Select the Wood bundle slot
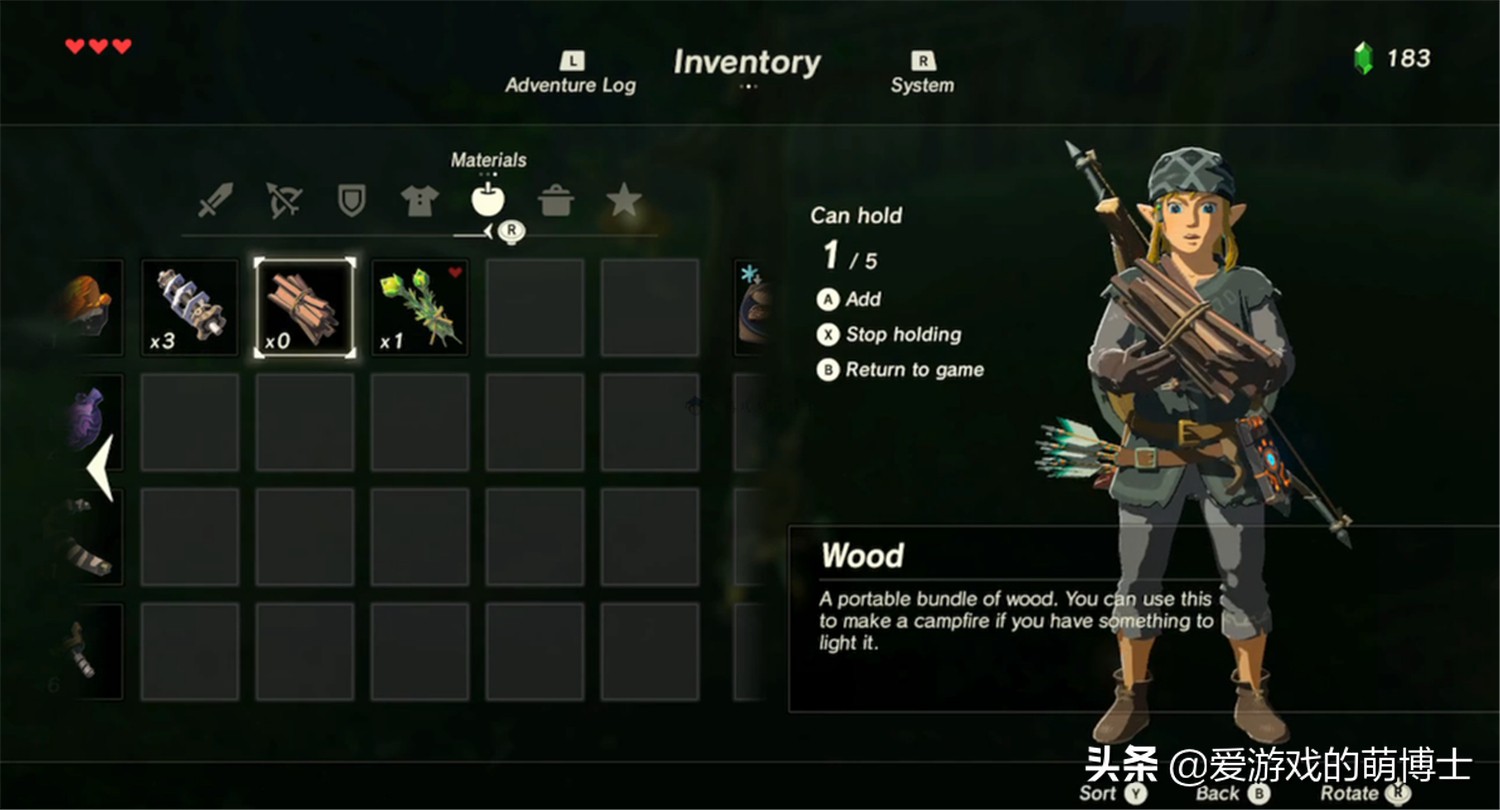Viewport: 1500px width, 810px height. click(304, 308)
